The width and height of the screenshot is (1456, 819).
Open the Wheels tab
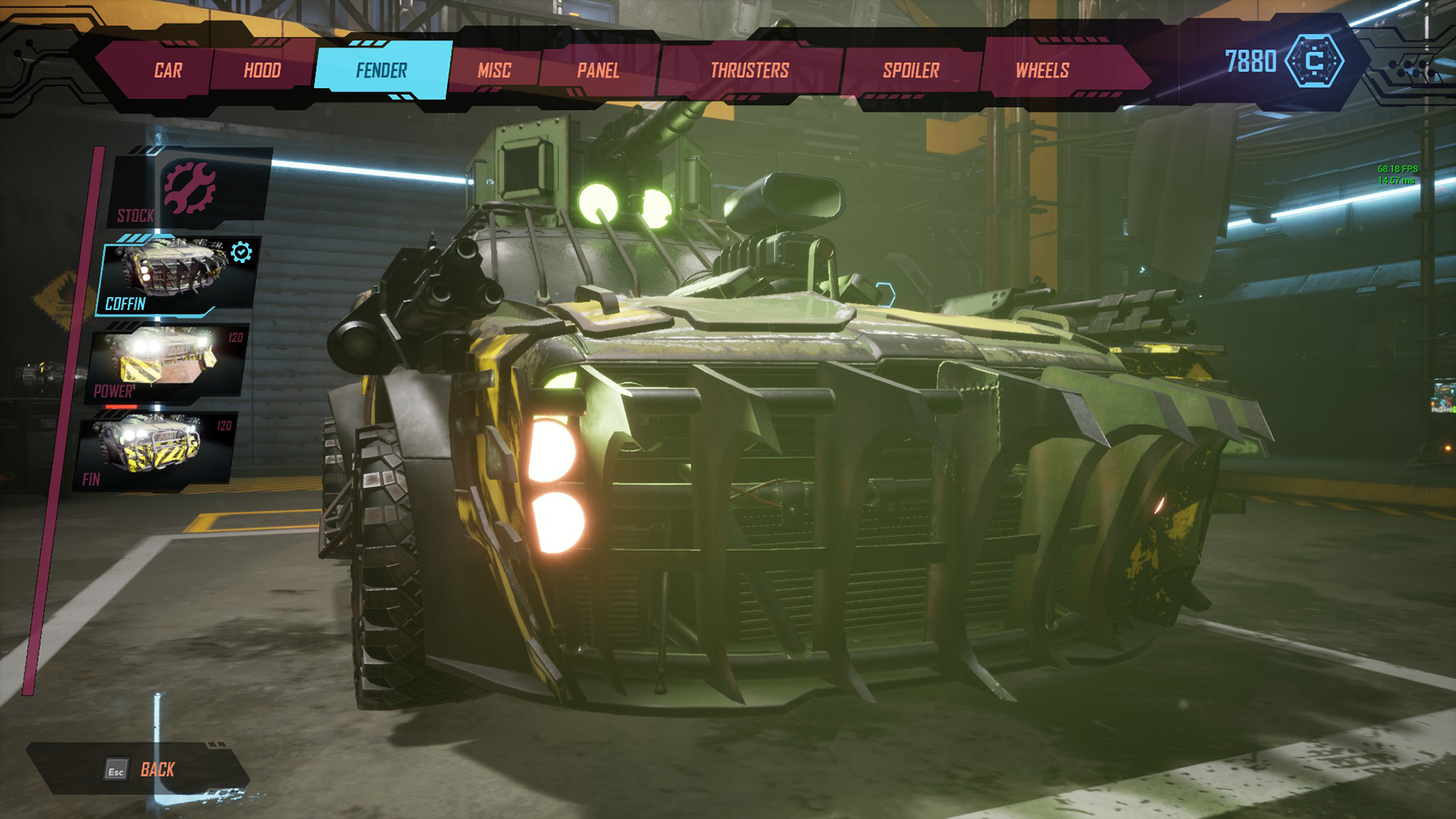click(x=1043, y=71)
